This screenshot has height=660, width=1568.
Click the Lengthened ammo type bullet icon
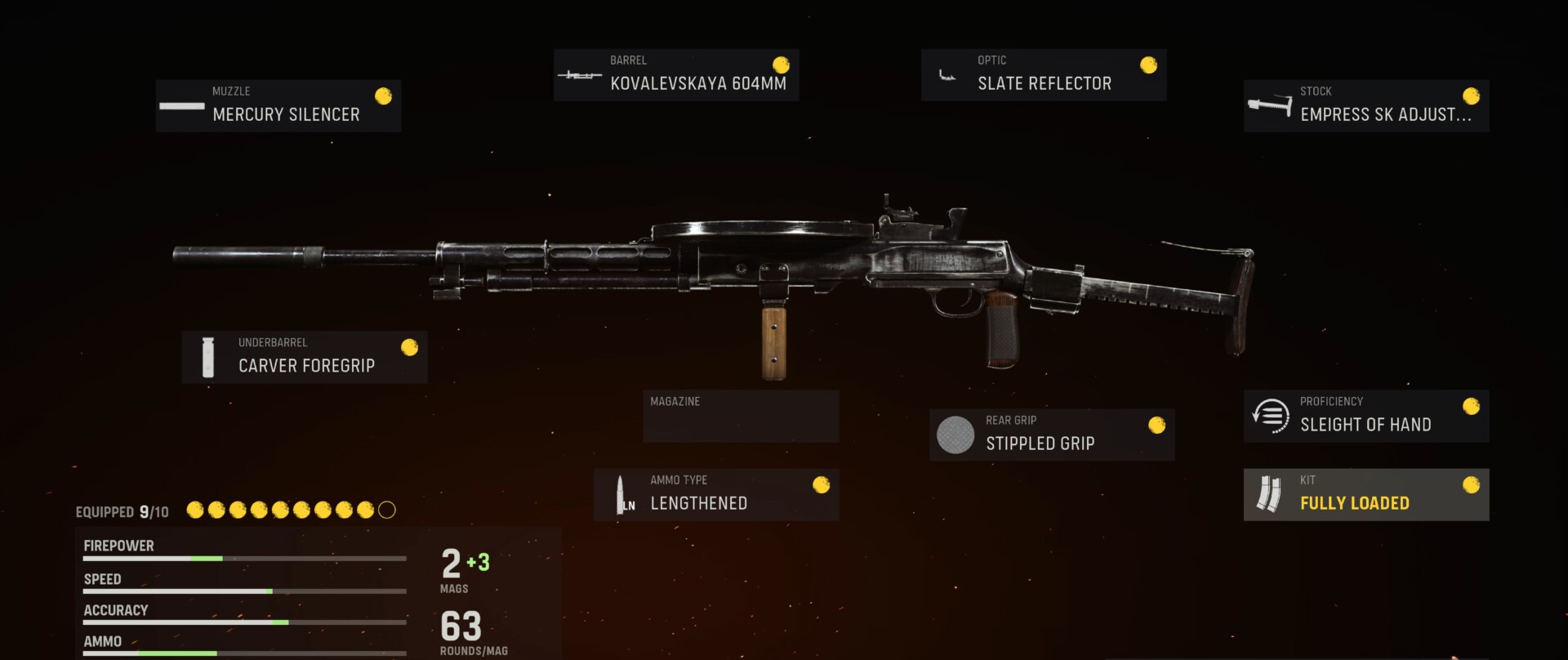622,493
